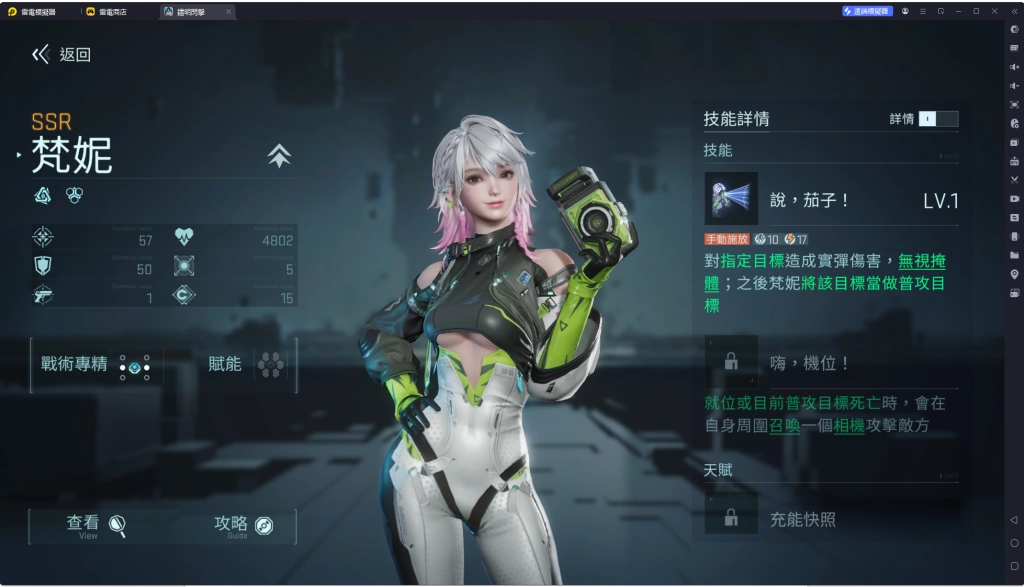Switch to the 雷電商店 emulator tab

[112, 11]
